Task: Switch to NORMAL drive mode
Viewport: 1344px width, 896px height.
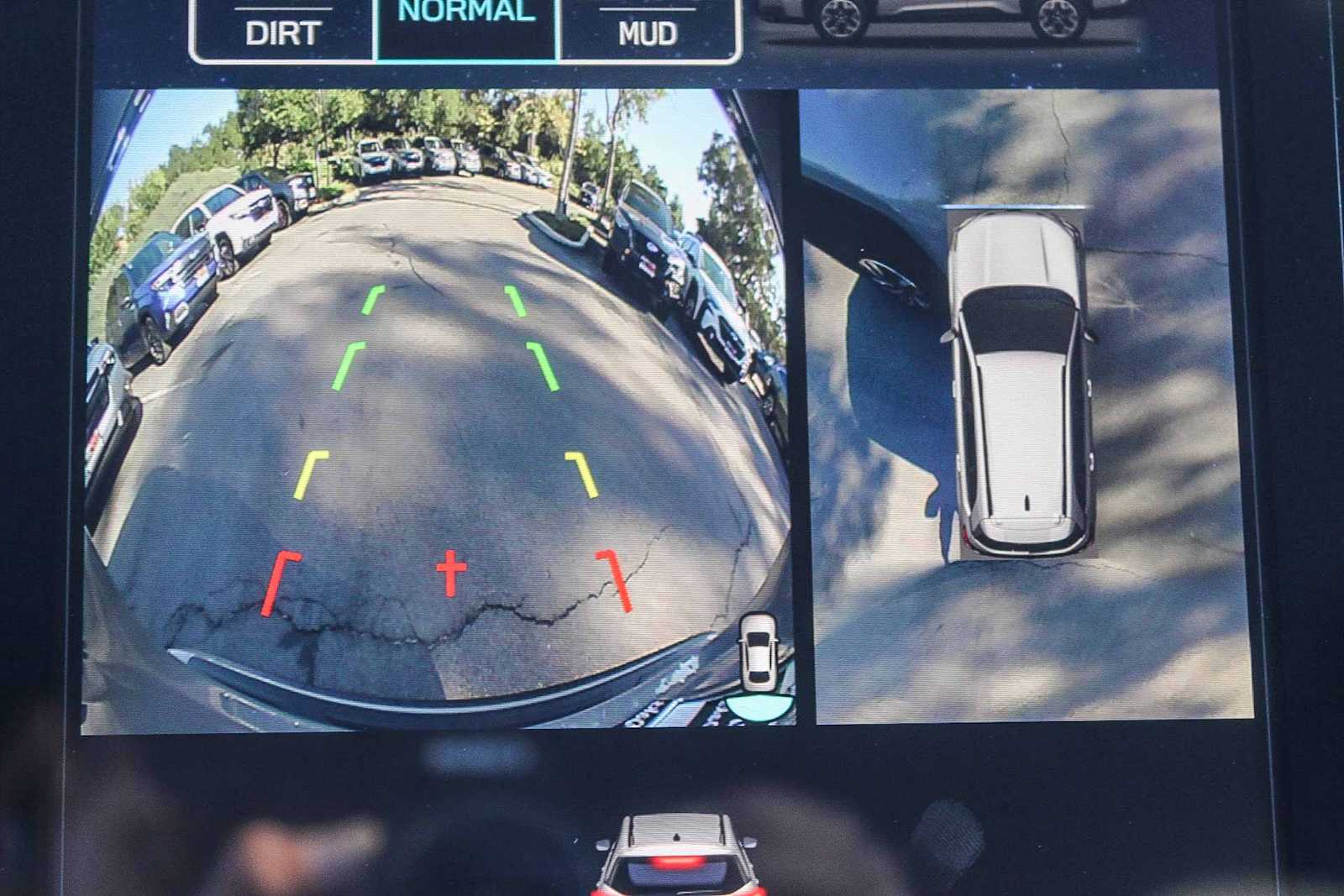Action: point(467,25)
